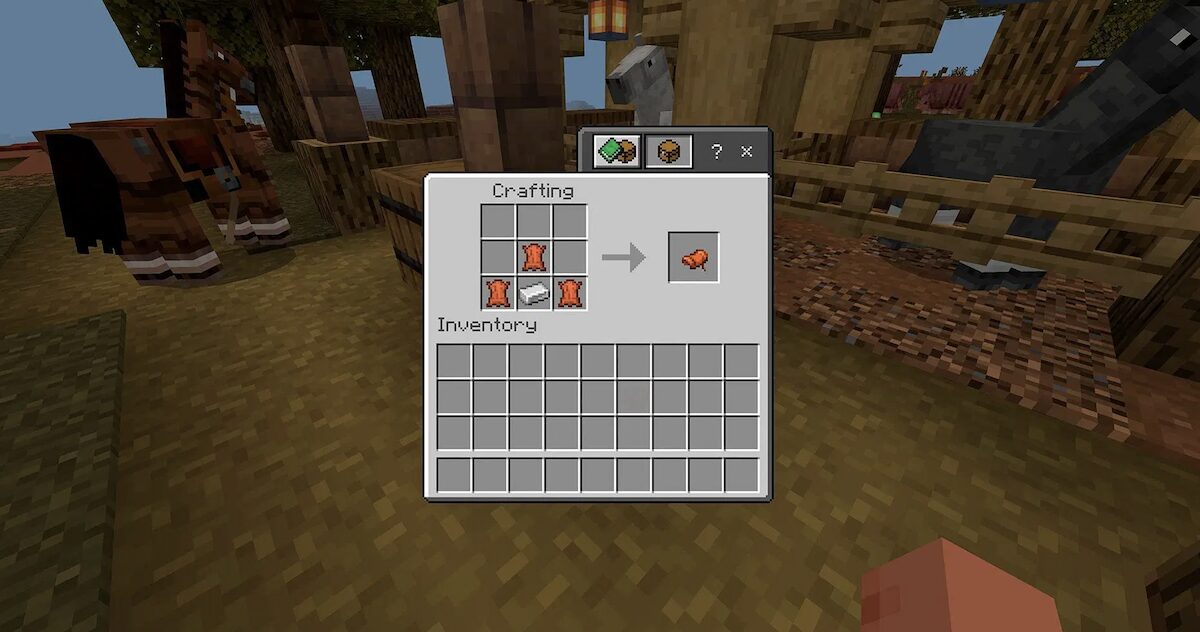Pick up the leather right of the iron ingot

pos(570,293)
